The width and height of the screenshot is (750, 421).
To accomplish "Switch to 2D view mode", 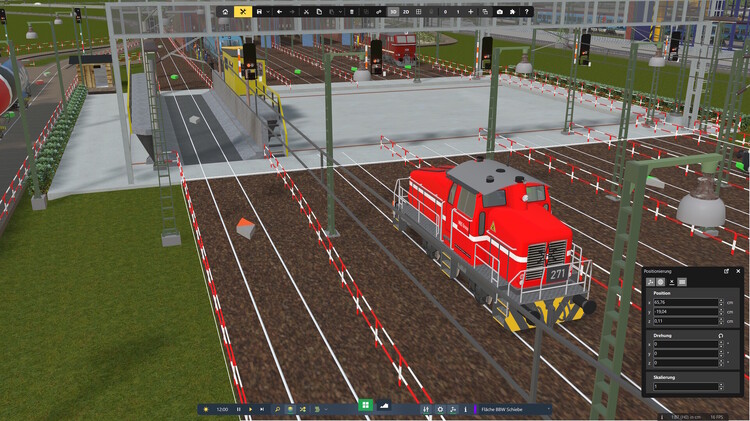I will 407,11.
